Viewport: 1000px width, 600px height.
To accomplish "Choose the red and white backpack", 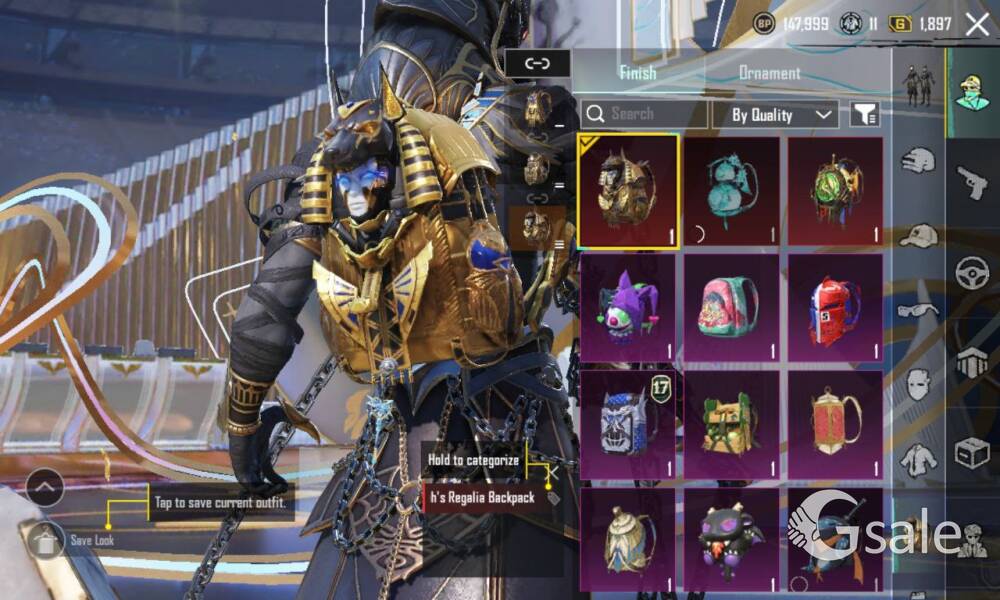I will pos(835,307).
